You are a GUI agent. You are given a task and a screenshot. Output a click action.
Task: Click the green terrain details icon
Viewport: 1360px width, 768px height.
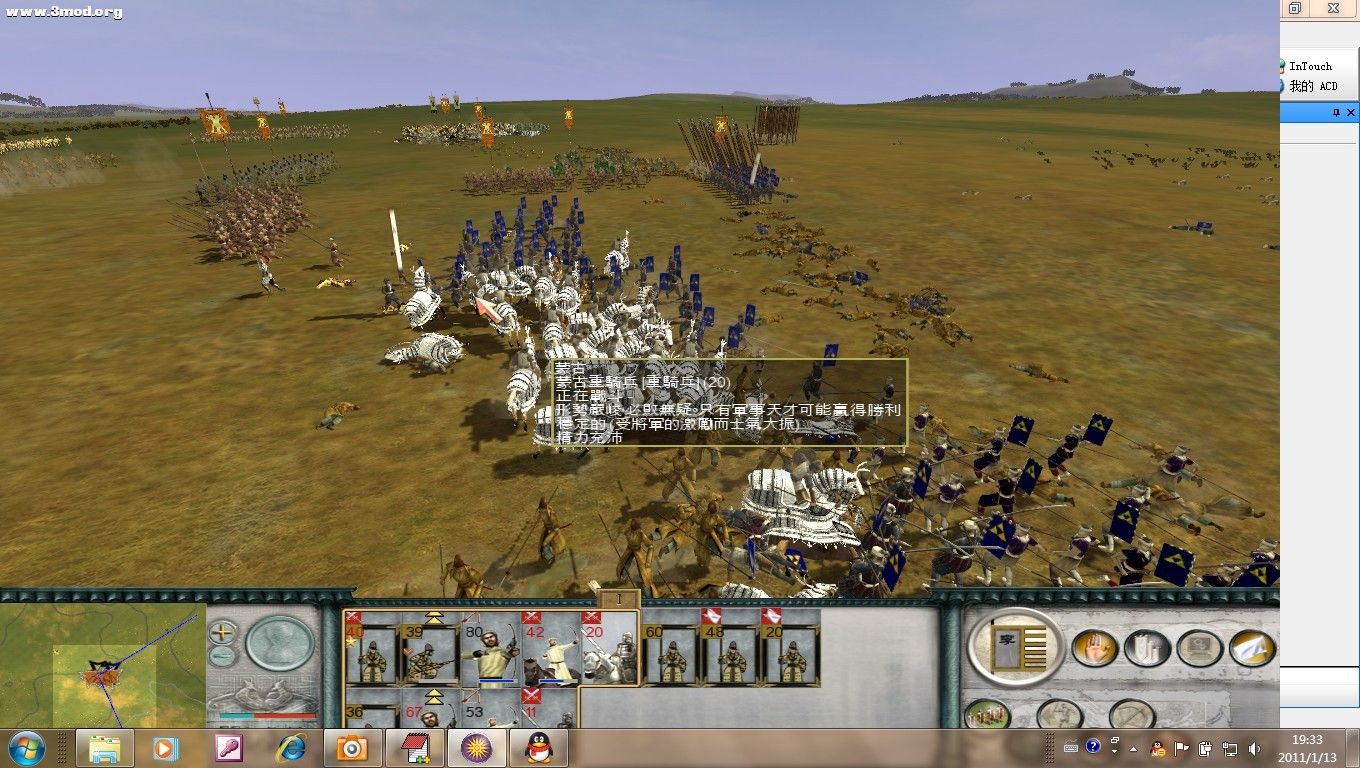pyautogui.click(x=988, y=714)
